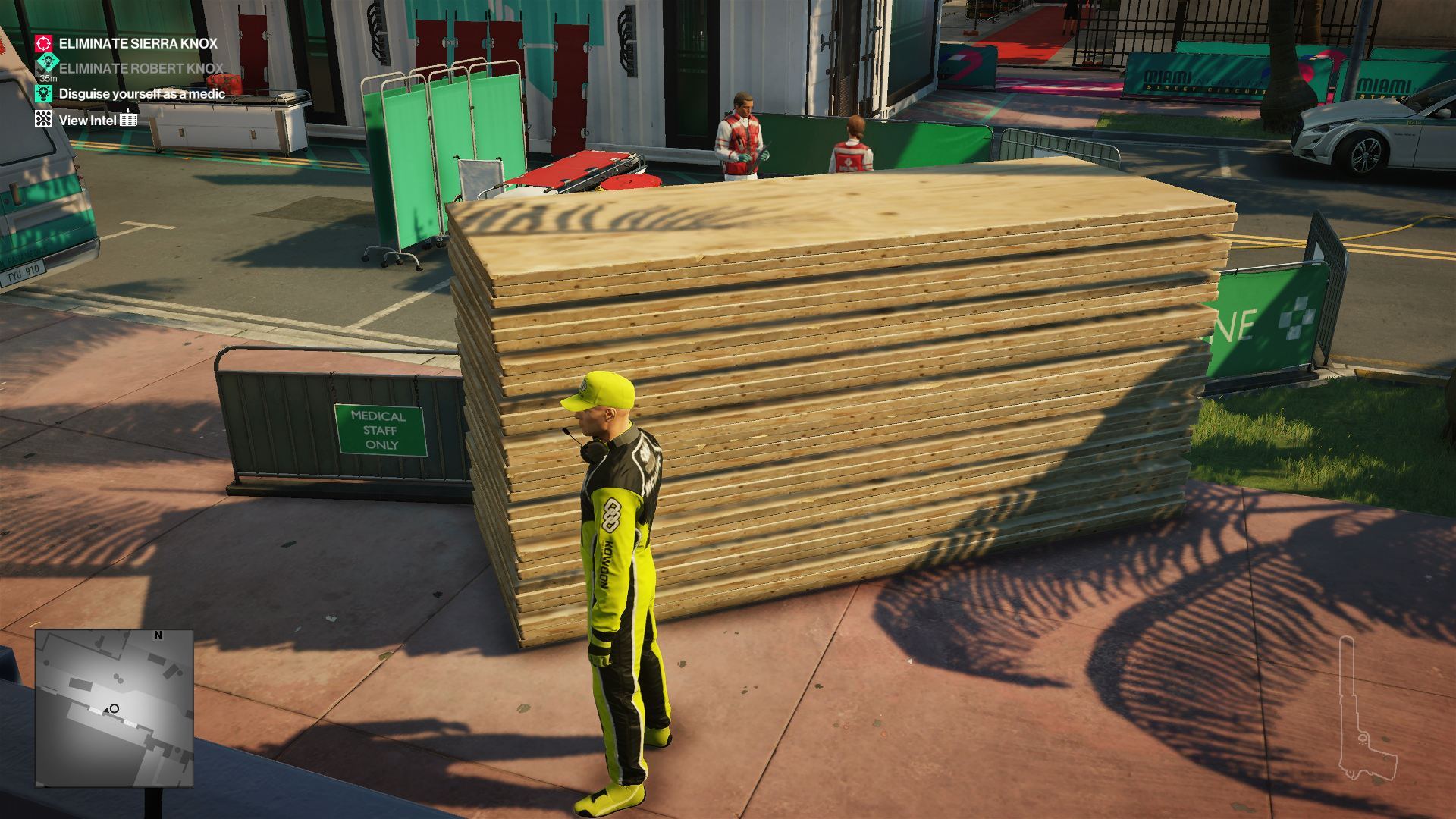The height and width of the screenshot is (819, 1456).
Task: Click the compass N marker on the minimap
Action: tap(158, 637)
